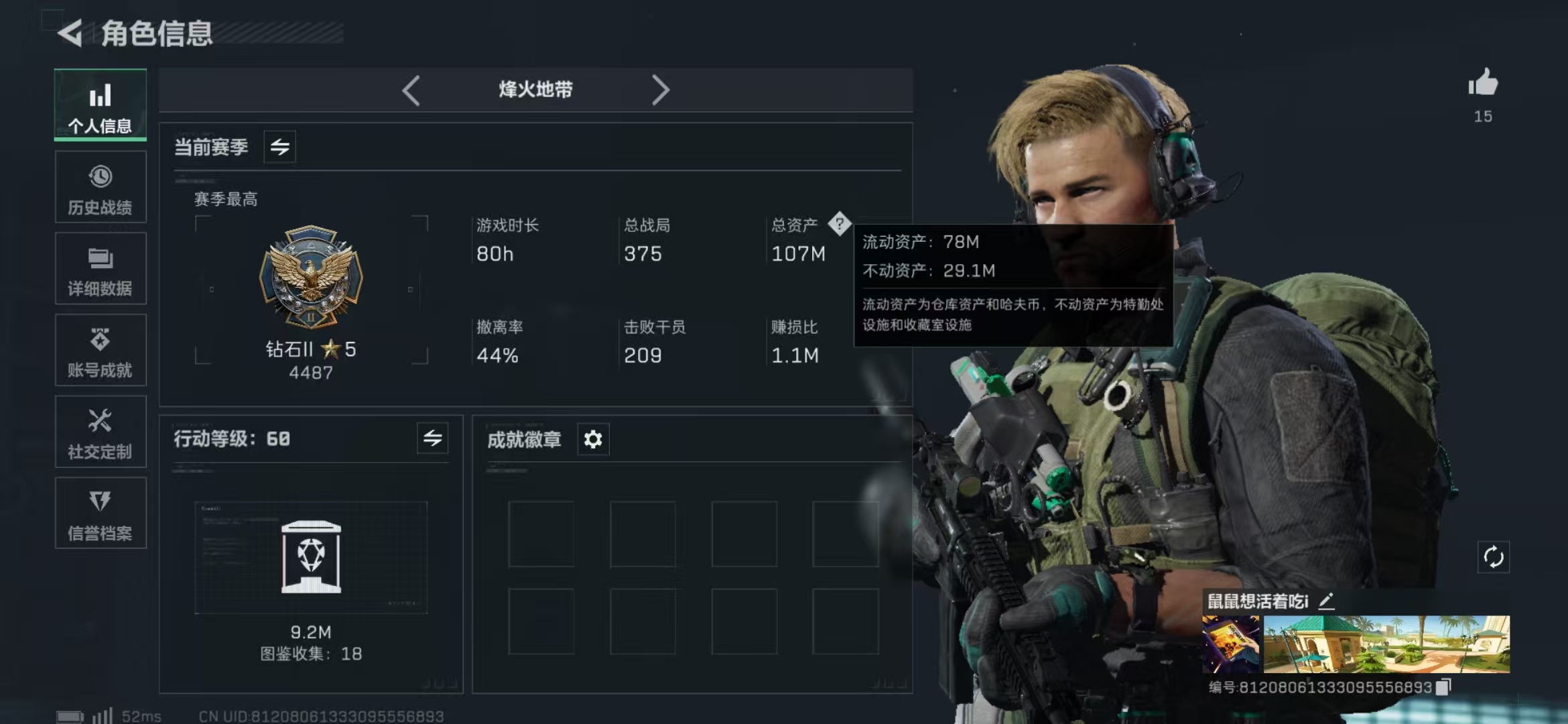The height and width of the screenshot is (724, 1568).
Task: View the 信誉档案 reputation file
Action: click(x=100, y=514)
